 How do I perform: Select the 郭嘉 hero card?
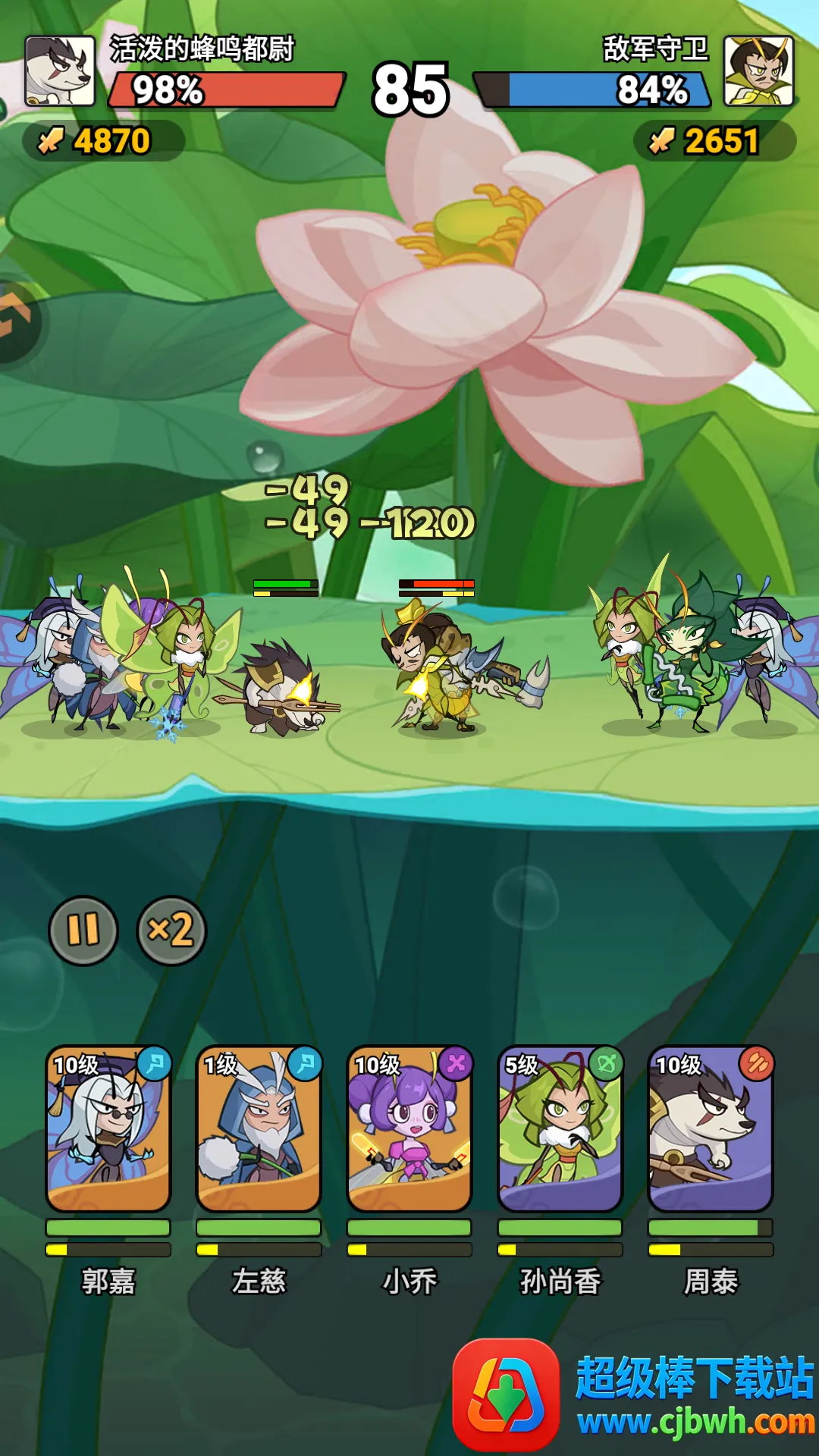click(108, 1129)
